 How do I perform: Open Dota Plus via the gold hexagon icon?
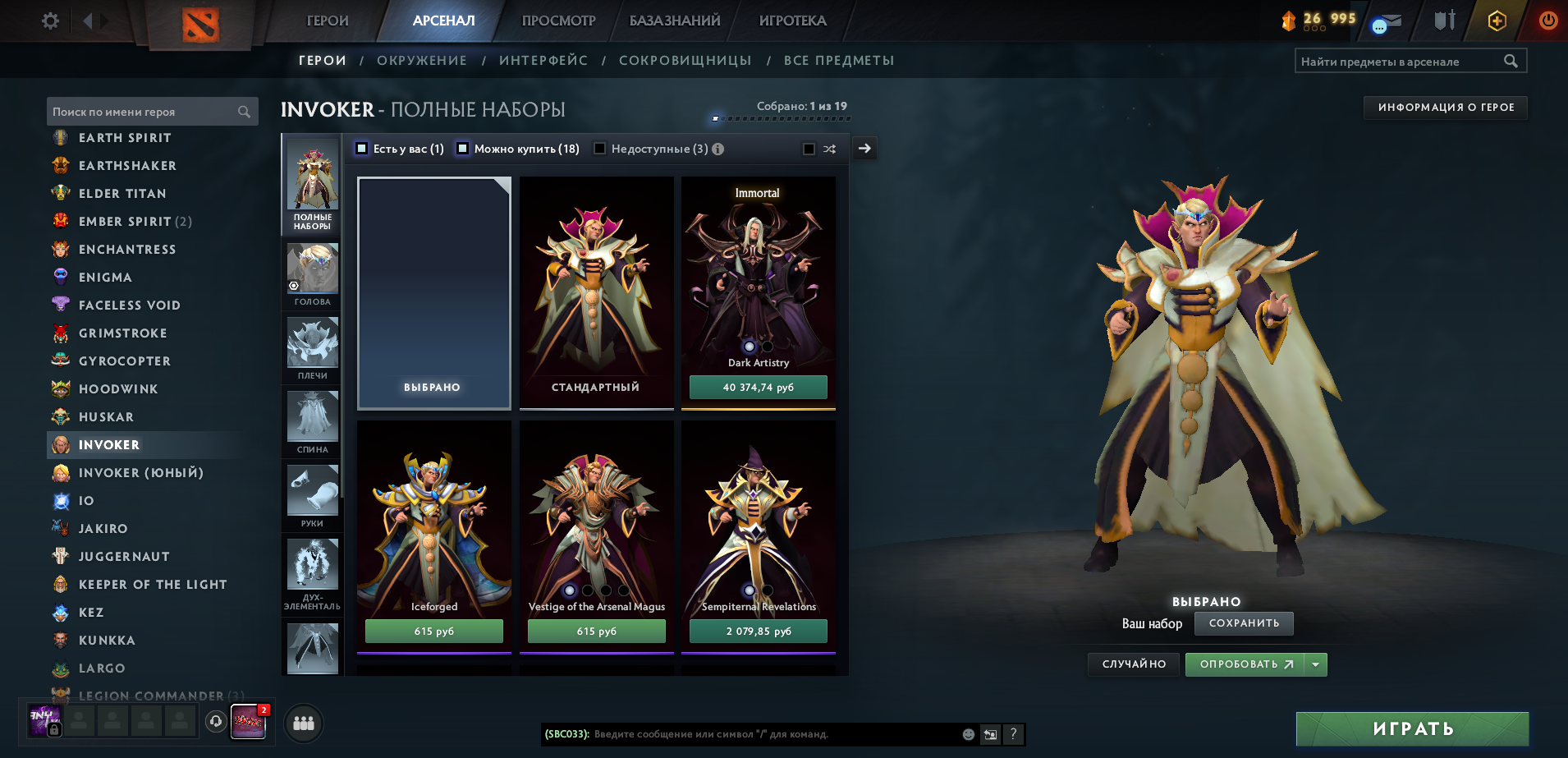click(x=1496, y=21)
